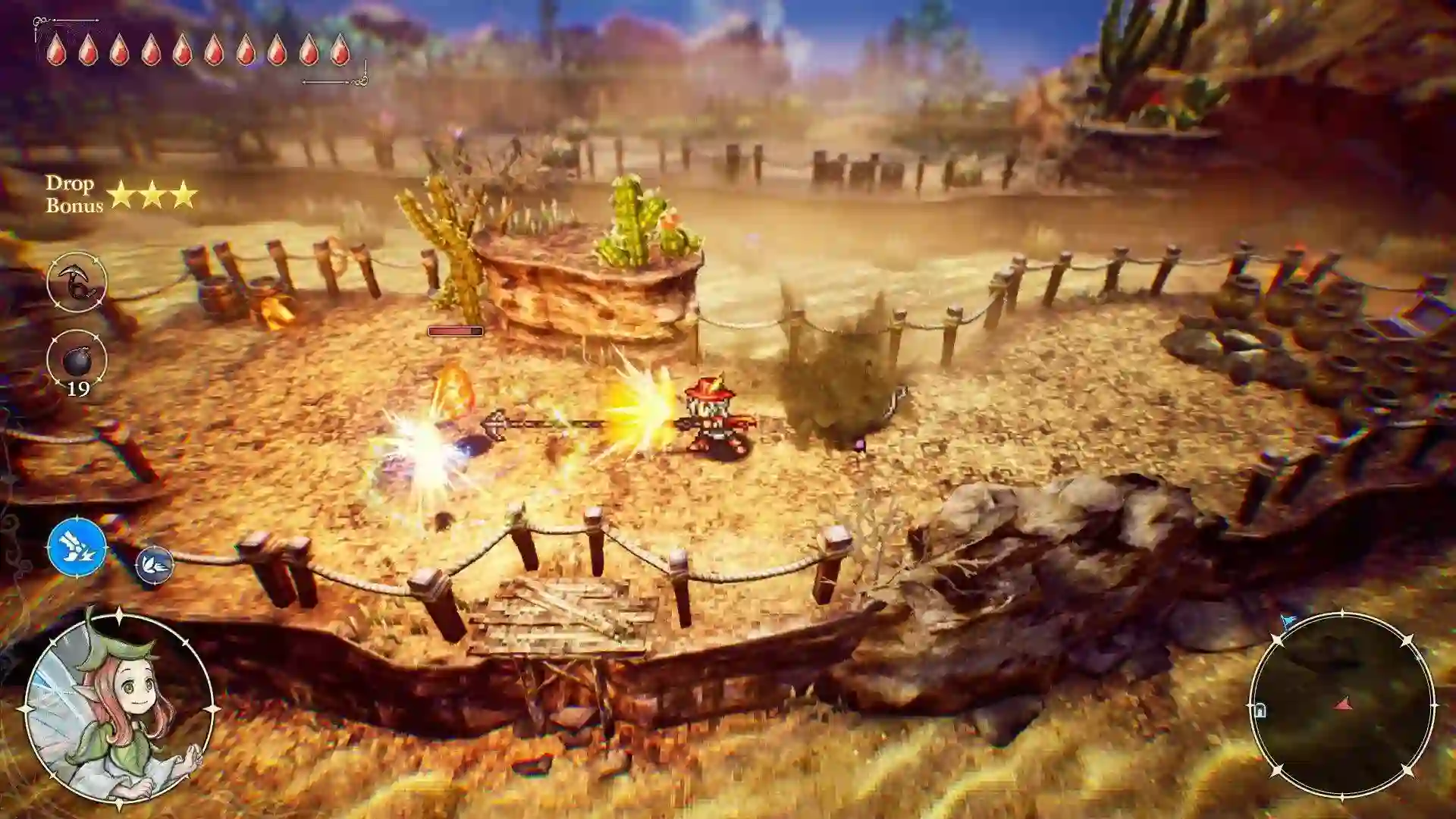Click the last health drop in the top row

[x=339, y=49]
